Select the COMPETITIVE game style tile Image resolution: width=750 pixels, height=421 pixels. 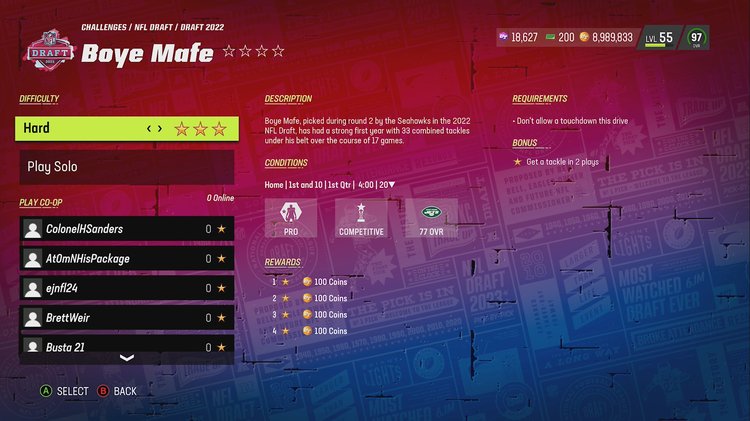point(361,218)
